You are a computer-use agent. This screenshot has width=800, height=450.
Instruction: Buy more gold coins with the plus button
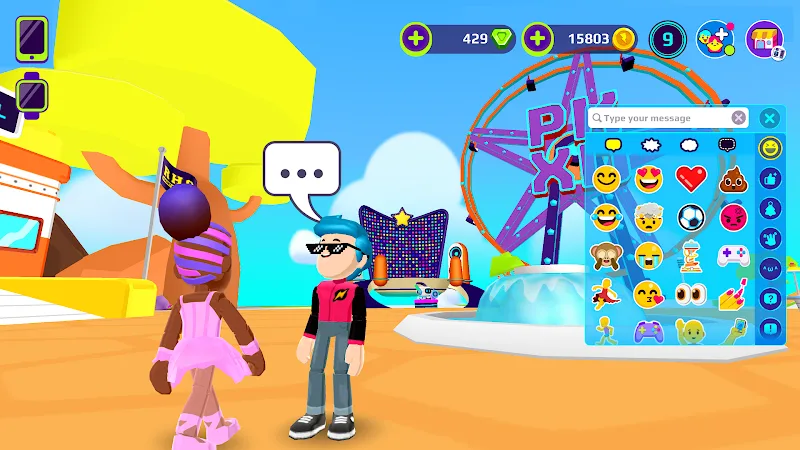point(538,39)
